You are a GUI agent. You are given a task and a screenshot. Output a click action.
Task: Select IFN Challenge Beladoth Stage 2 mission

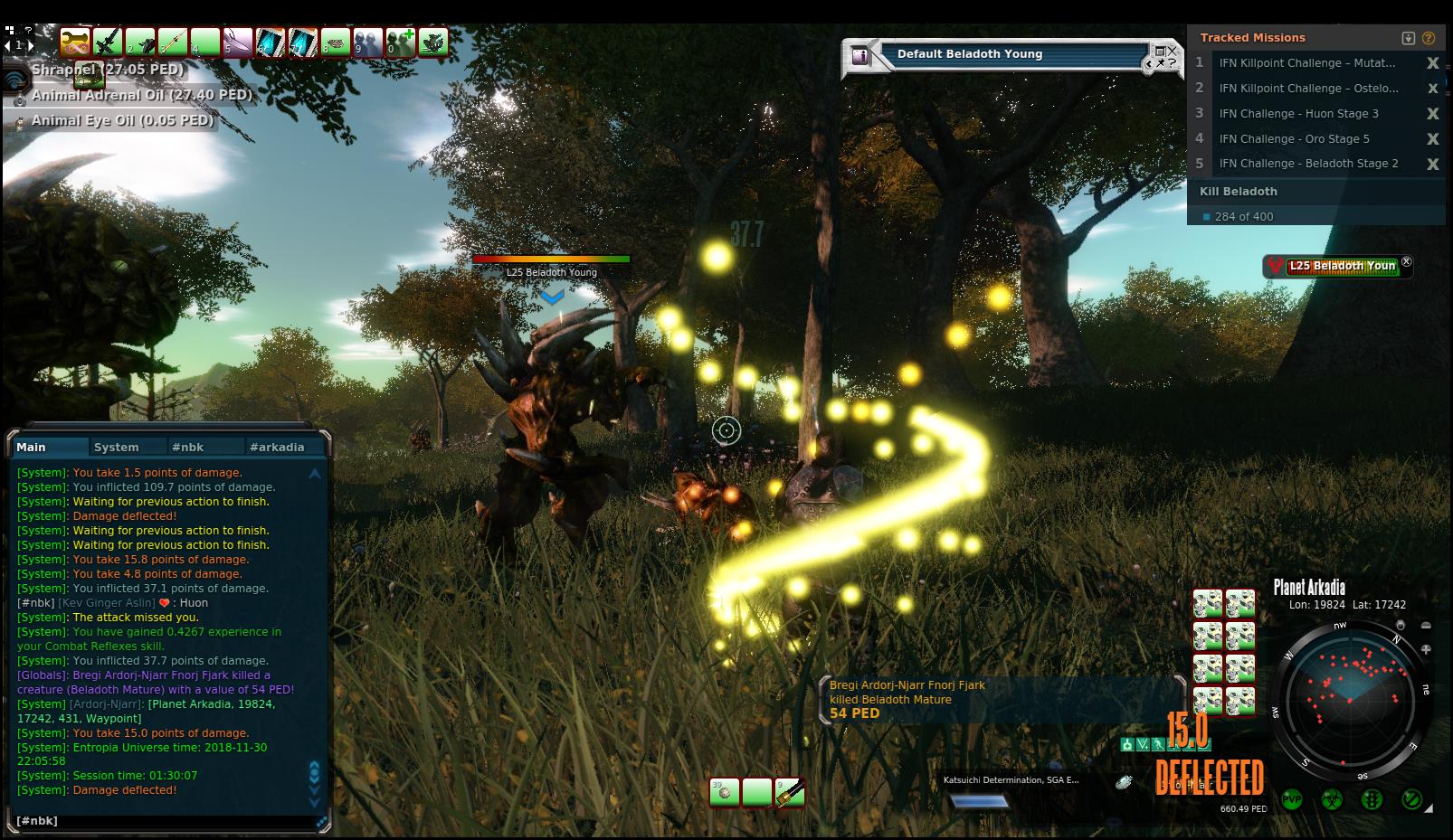click(1308, 164)
